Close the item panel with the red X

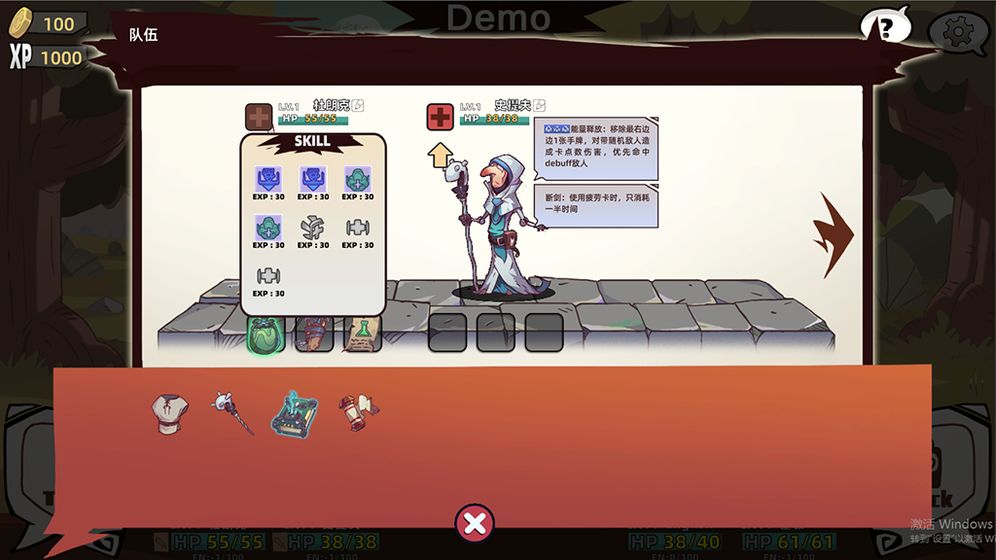(x=475, y=523)
